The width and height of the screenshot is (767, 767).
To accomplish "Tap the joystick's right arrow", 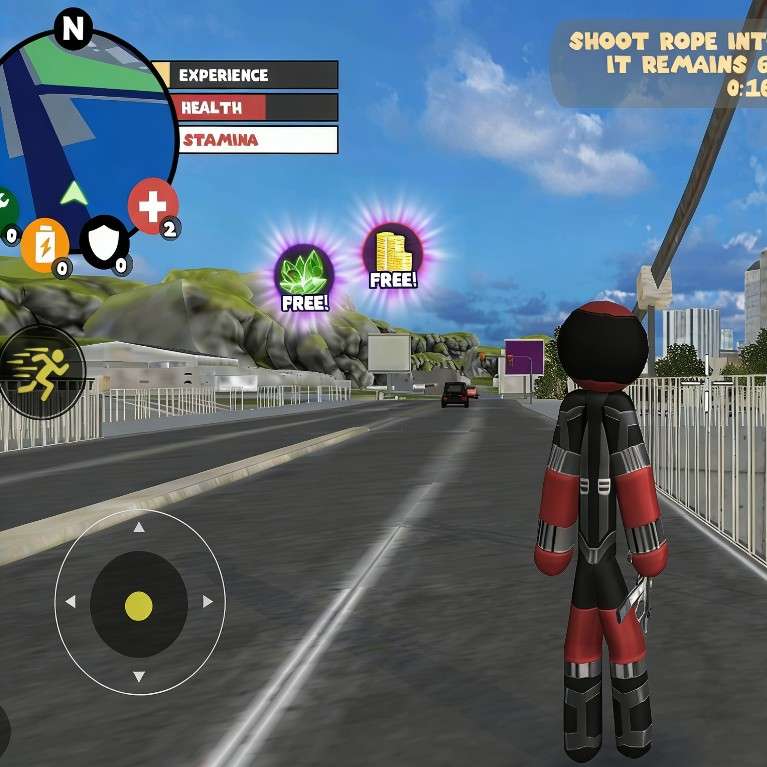I will point(208,602).
